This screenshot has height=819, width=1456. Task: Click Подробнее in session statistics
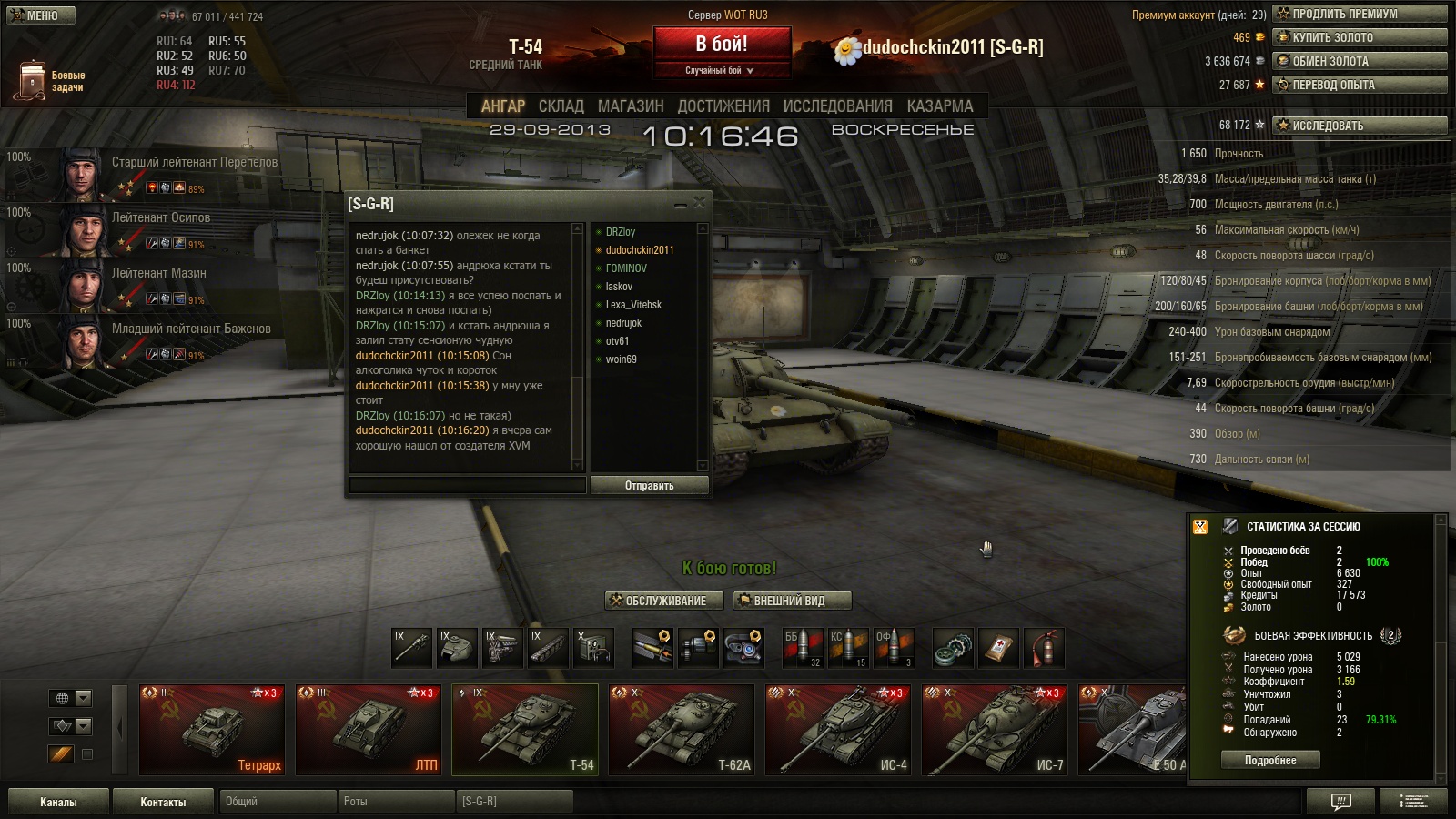click(x=1270, y=761)
